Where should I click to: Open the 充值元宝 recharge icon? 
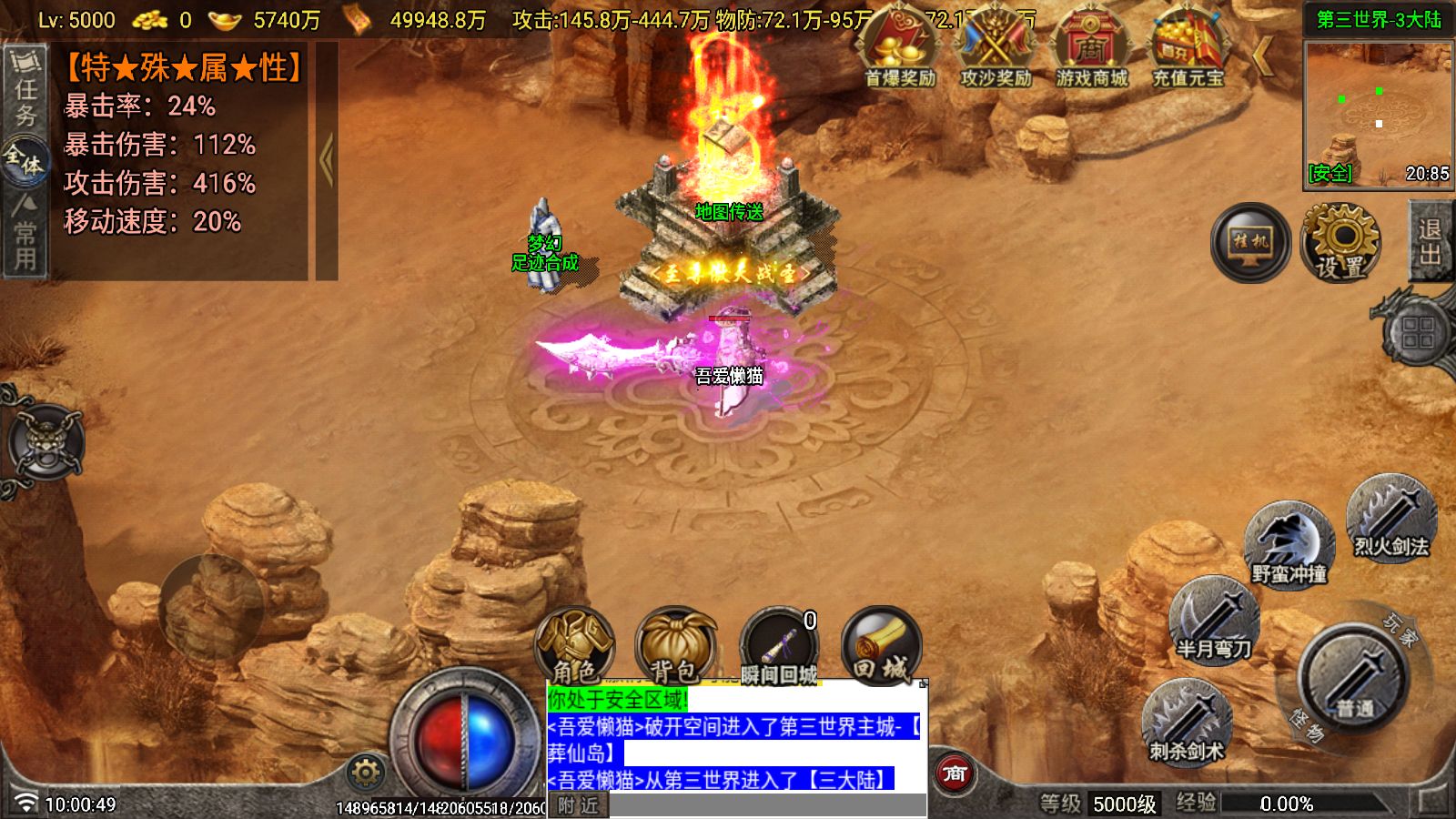[x=1188, y=50]
